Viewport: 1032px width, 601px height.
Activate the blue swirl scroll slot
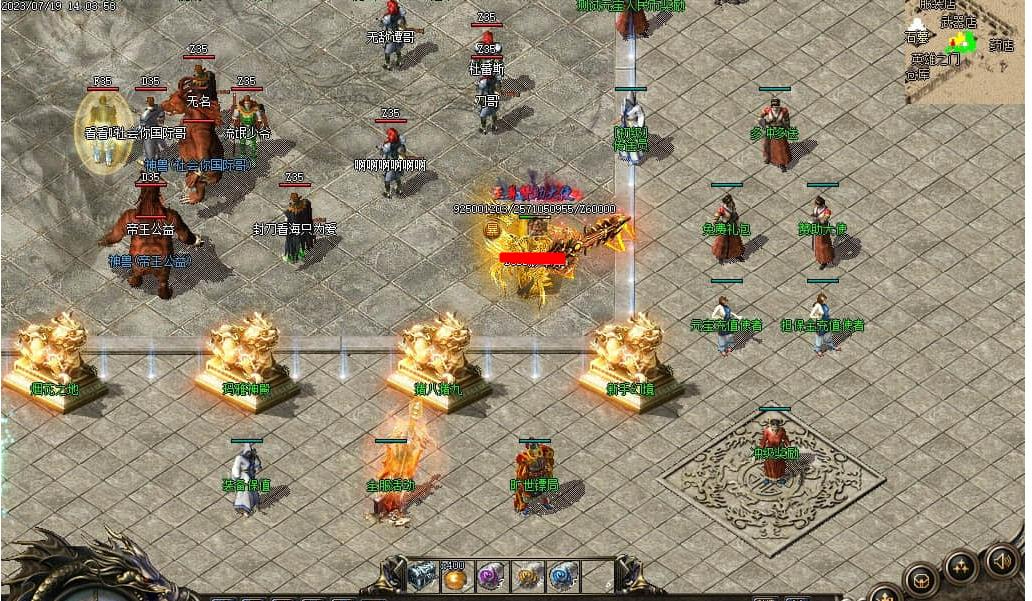coord(563,577)
